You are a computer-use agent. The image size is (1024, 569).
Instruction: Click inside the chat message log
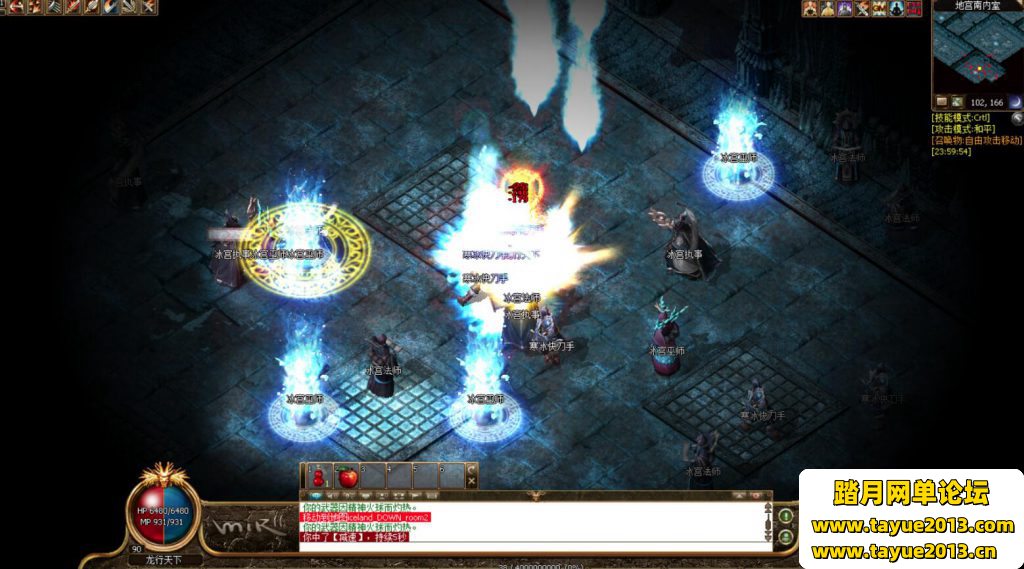click(530, 522)
